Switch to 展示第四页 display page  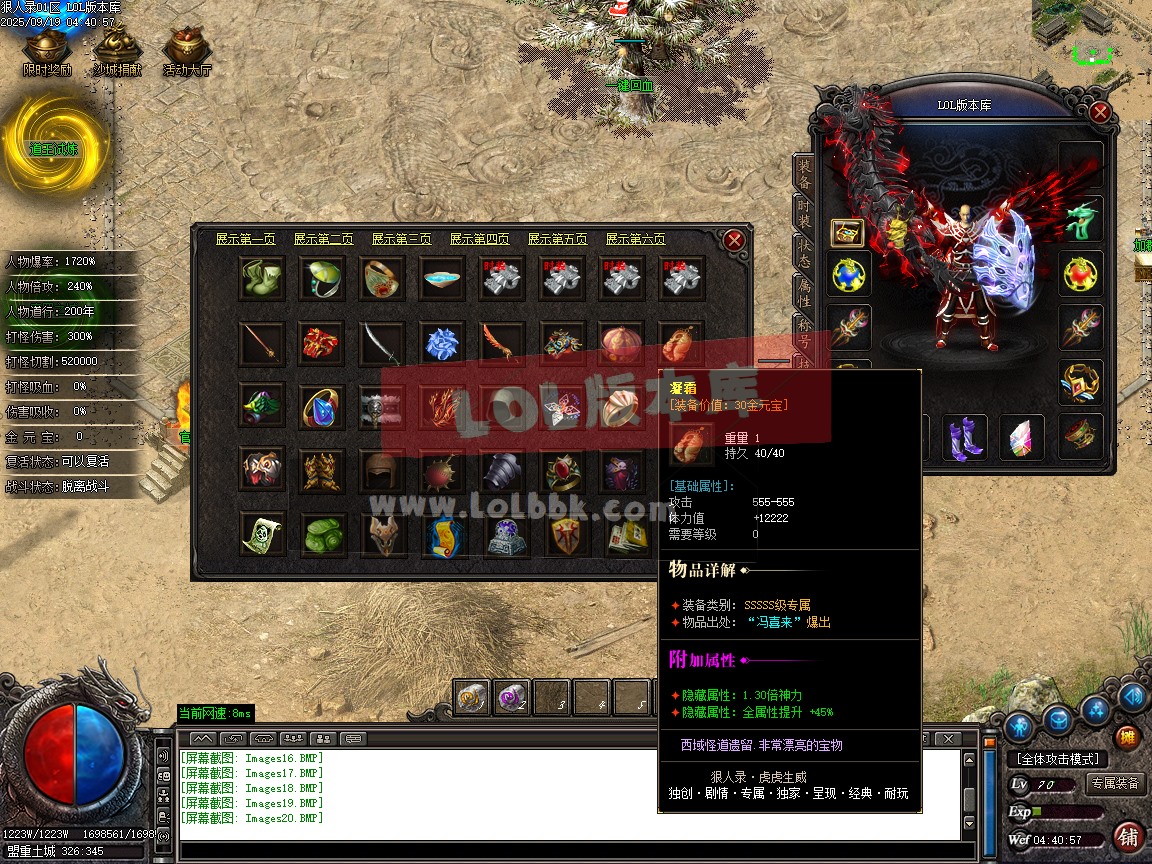pyautogui.click(x=479, y=239)
